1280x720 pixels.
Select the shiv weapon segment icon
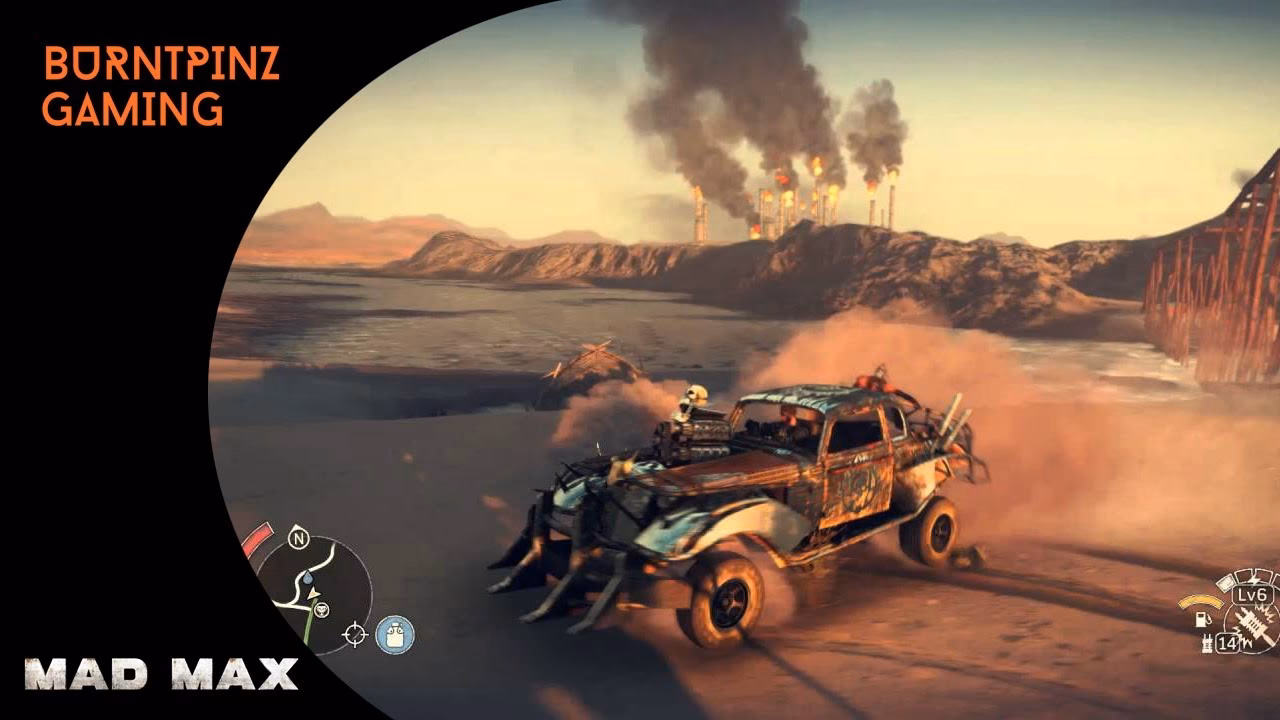pos(1227,582)
